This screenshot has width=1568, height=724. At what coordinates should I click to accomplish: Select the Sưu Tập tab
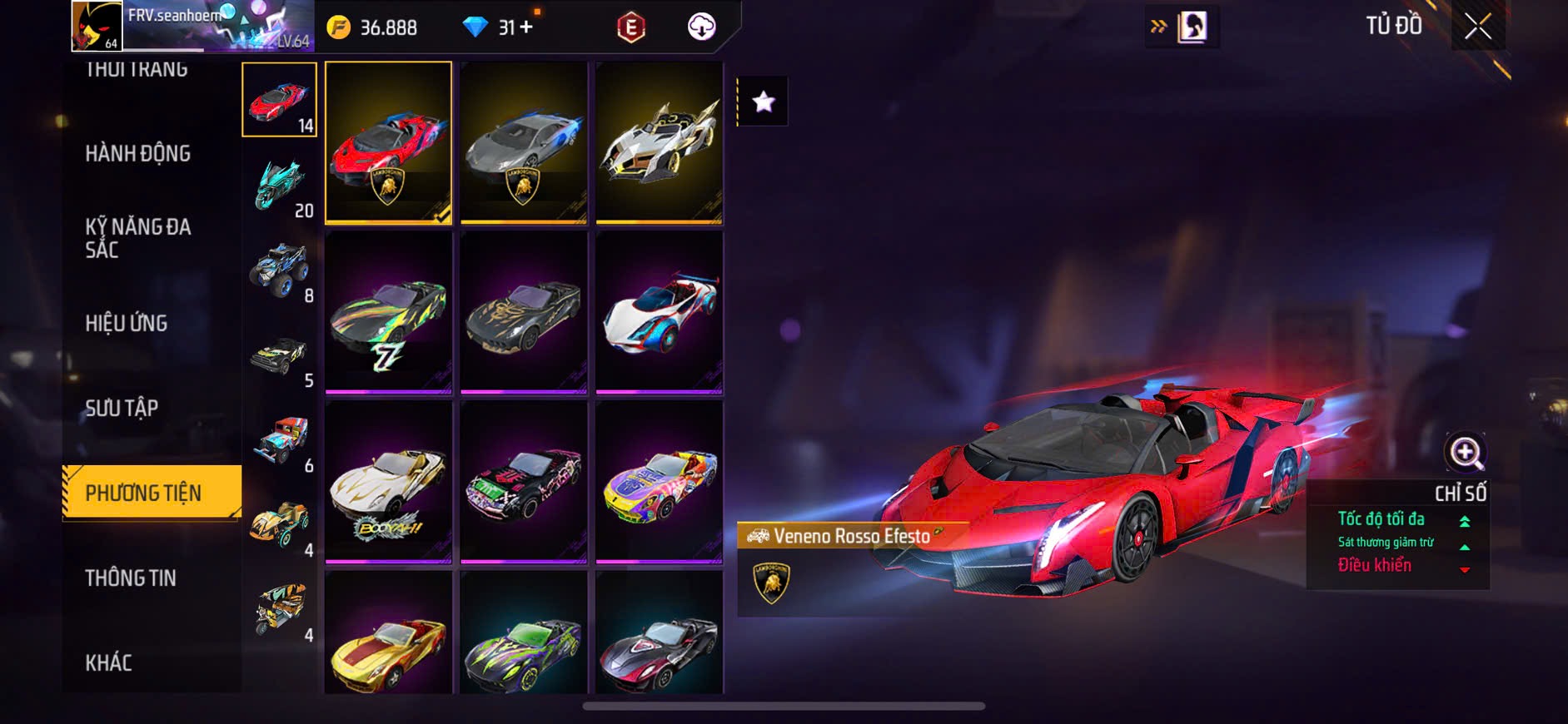[x=122, y=408]
